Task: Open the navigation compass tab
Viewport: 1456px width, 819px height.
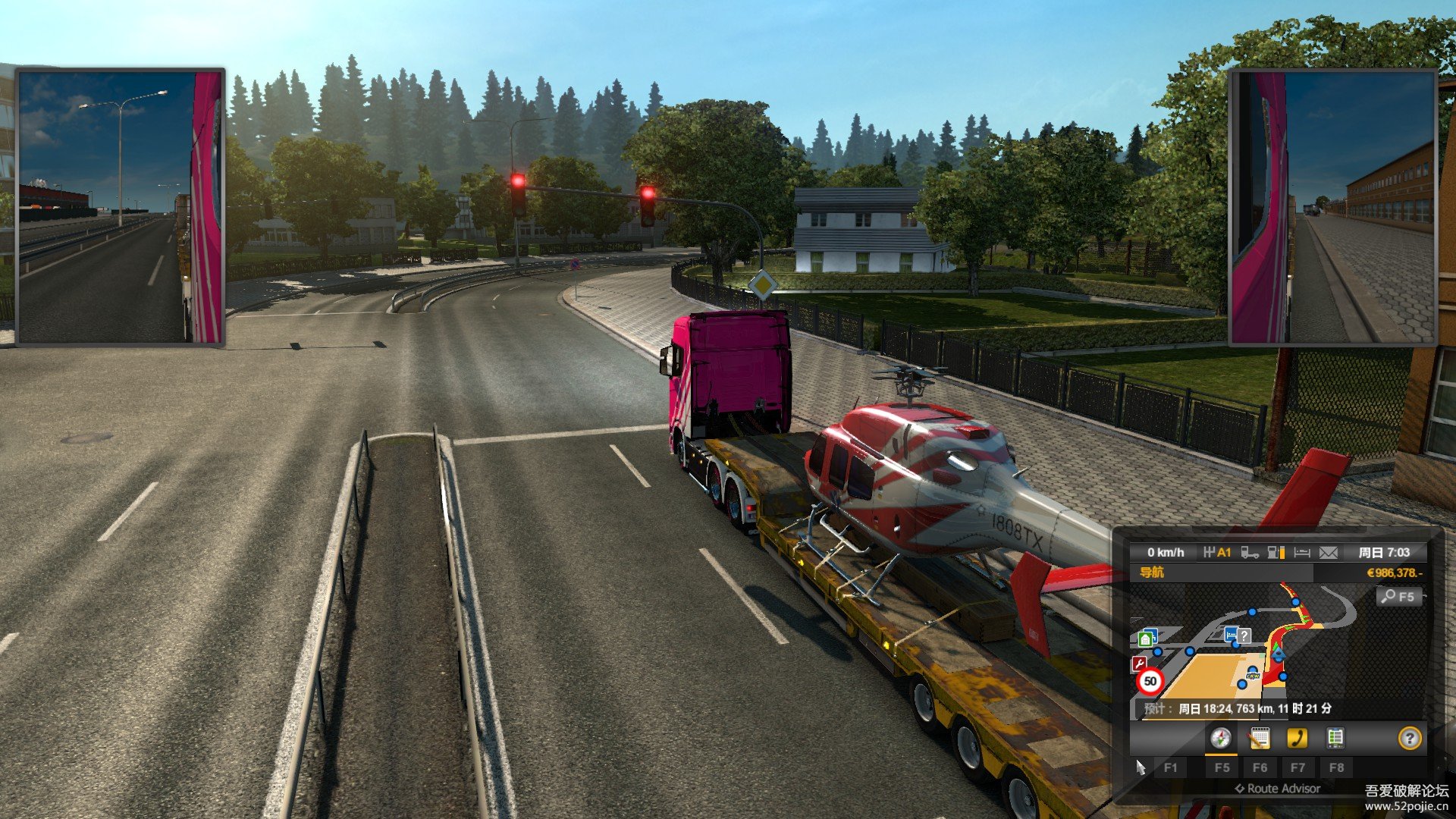Action: coord(1220,738)
